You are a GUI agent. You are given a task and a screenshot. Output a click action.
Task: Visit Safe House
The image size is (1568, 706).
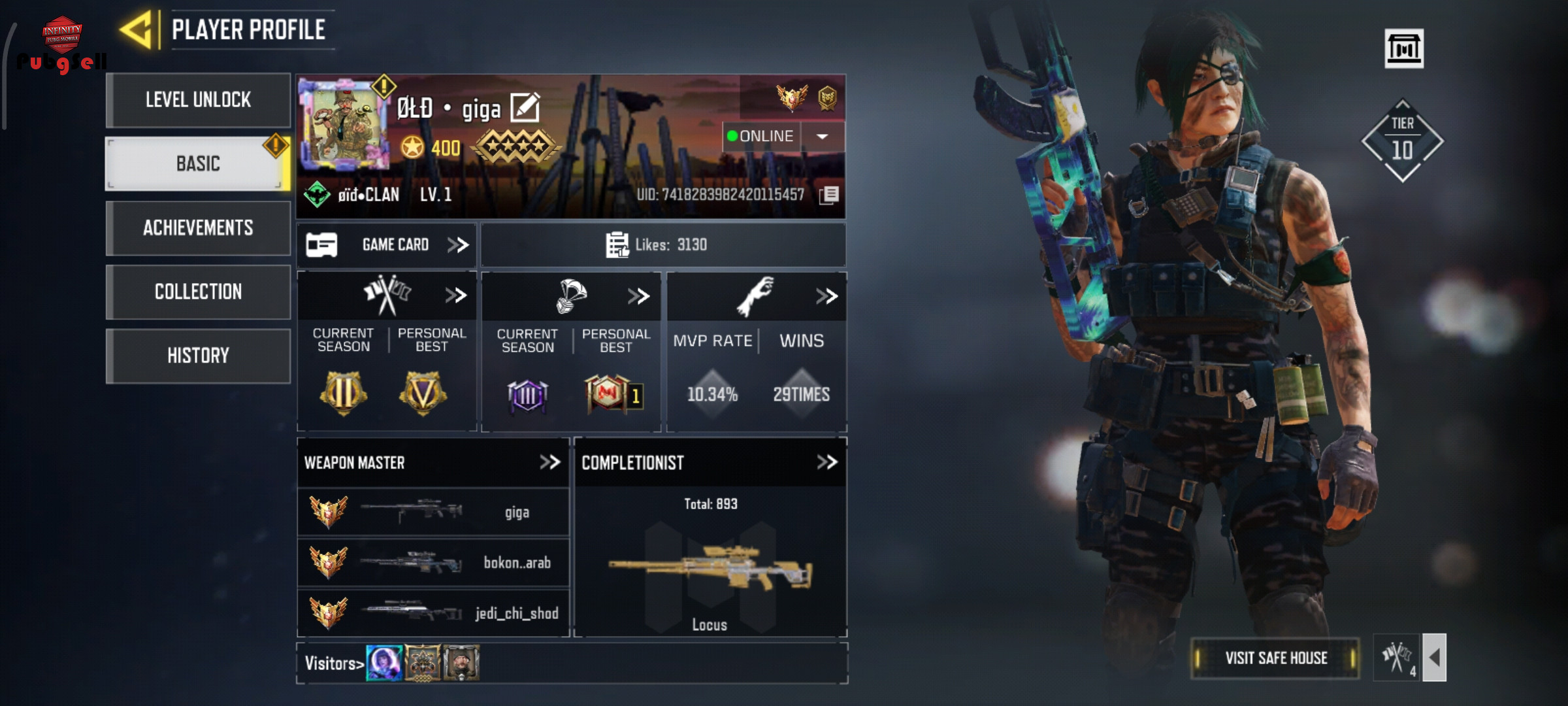pyautogui.click(x=1275, y=658)
